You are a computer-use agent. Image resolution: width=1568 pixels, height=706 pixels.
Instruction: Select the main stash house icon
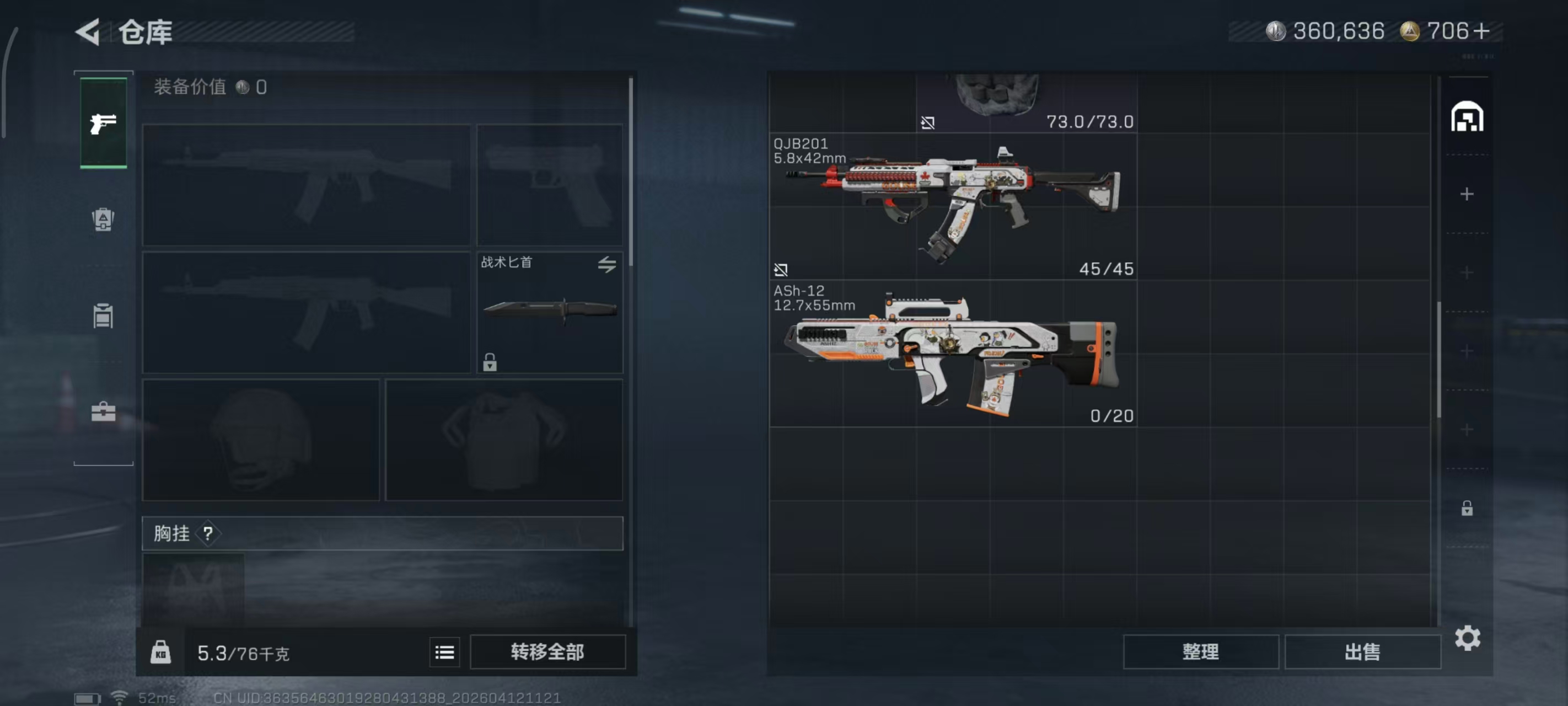pos(1467,117)
